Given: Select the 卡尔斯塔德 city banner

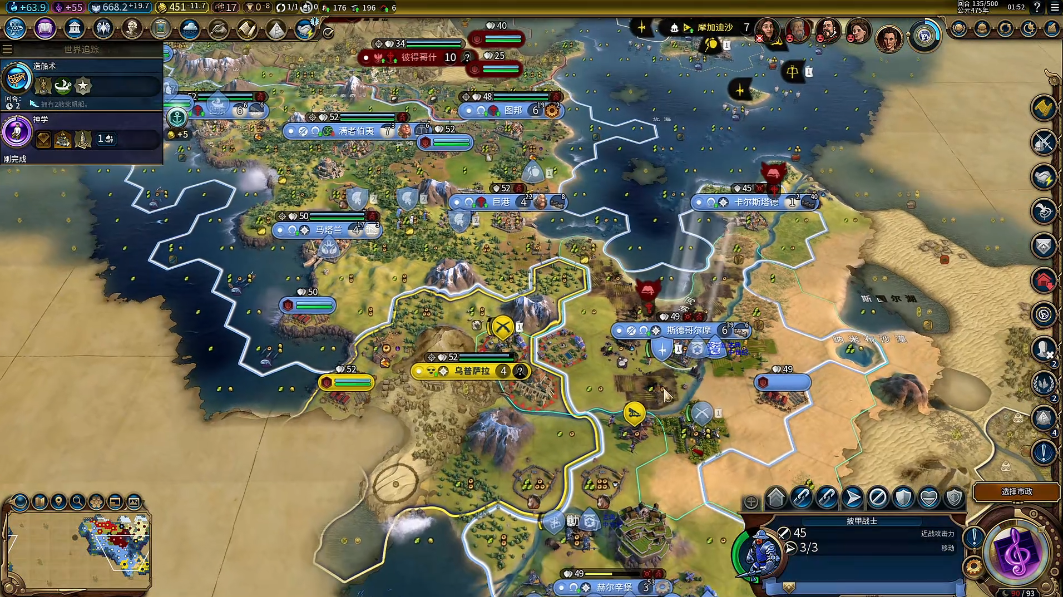Looking at the screenshot, I should pyautogui.click(x=755, y=202).
